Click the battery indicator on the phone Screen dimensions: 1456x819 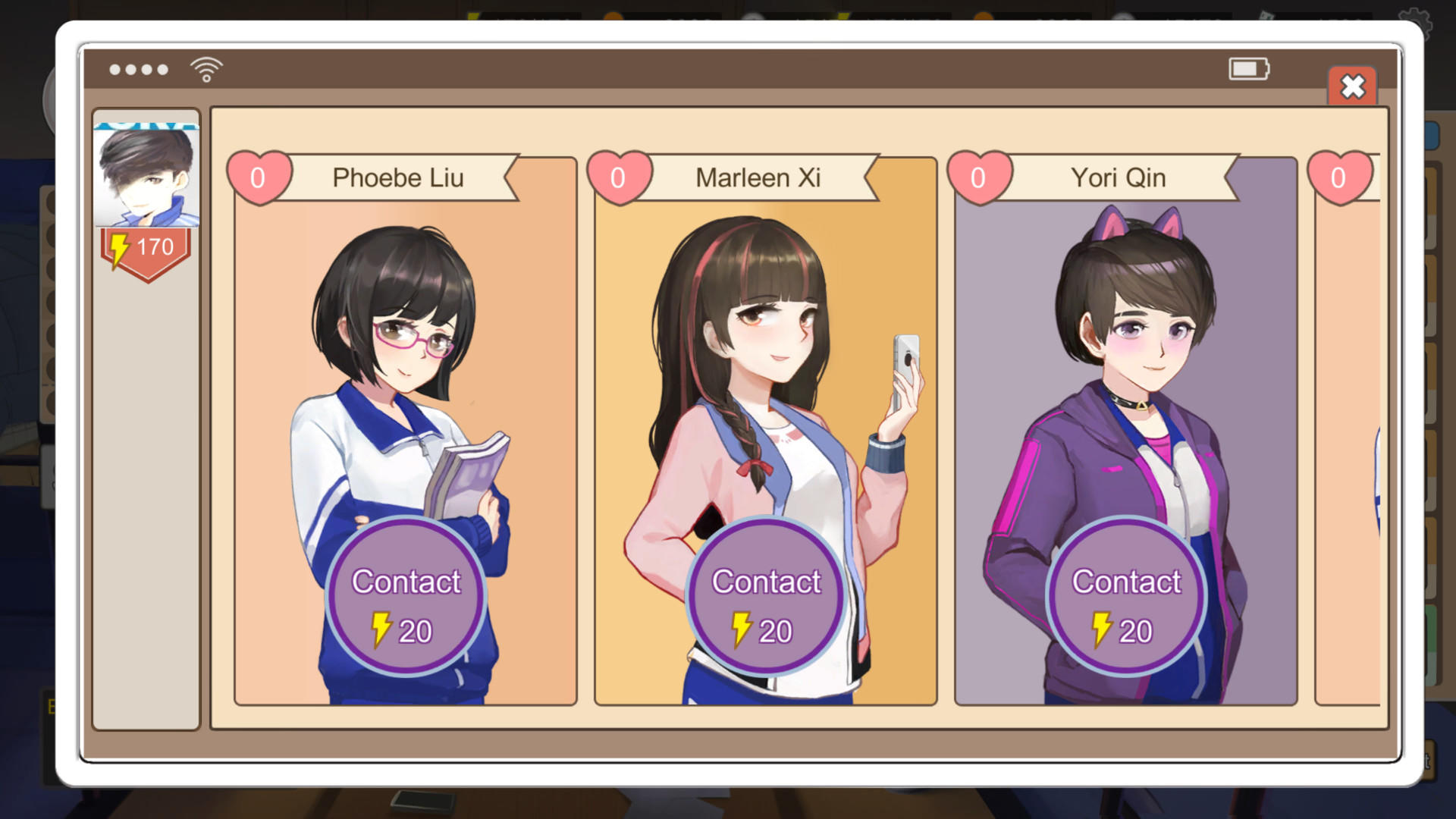click(1247, 68)
